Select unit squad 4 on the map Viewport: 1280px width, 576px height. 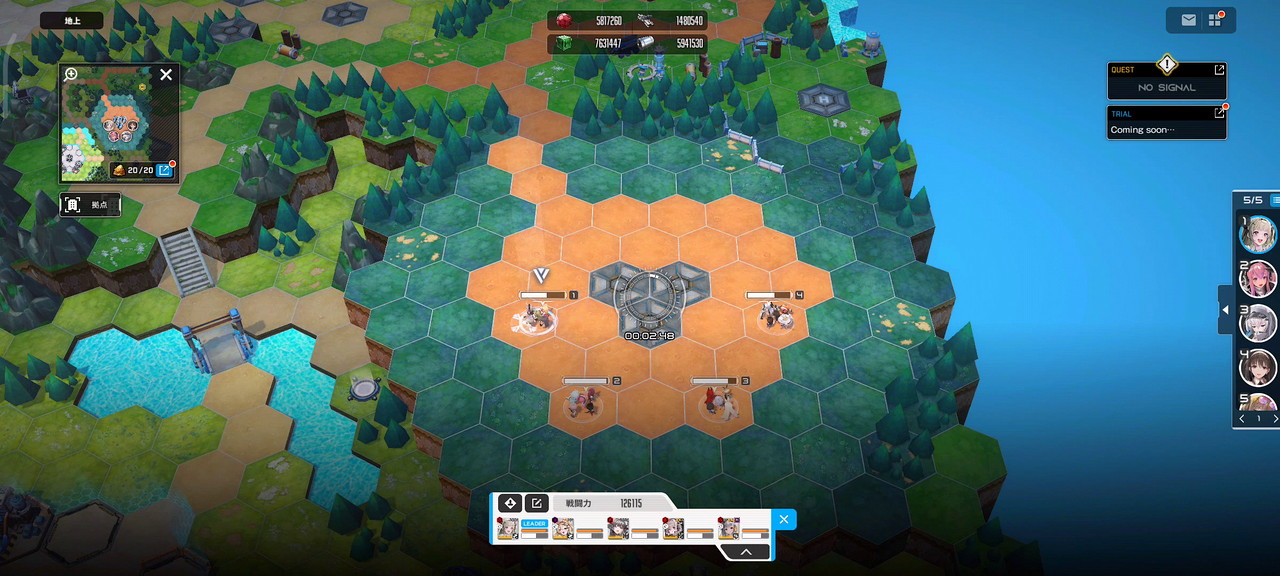point(775,315)
